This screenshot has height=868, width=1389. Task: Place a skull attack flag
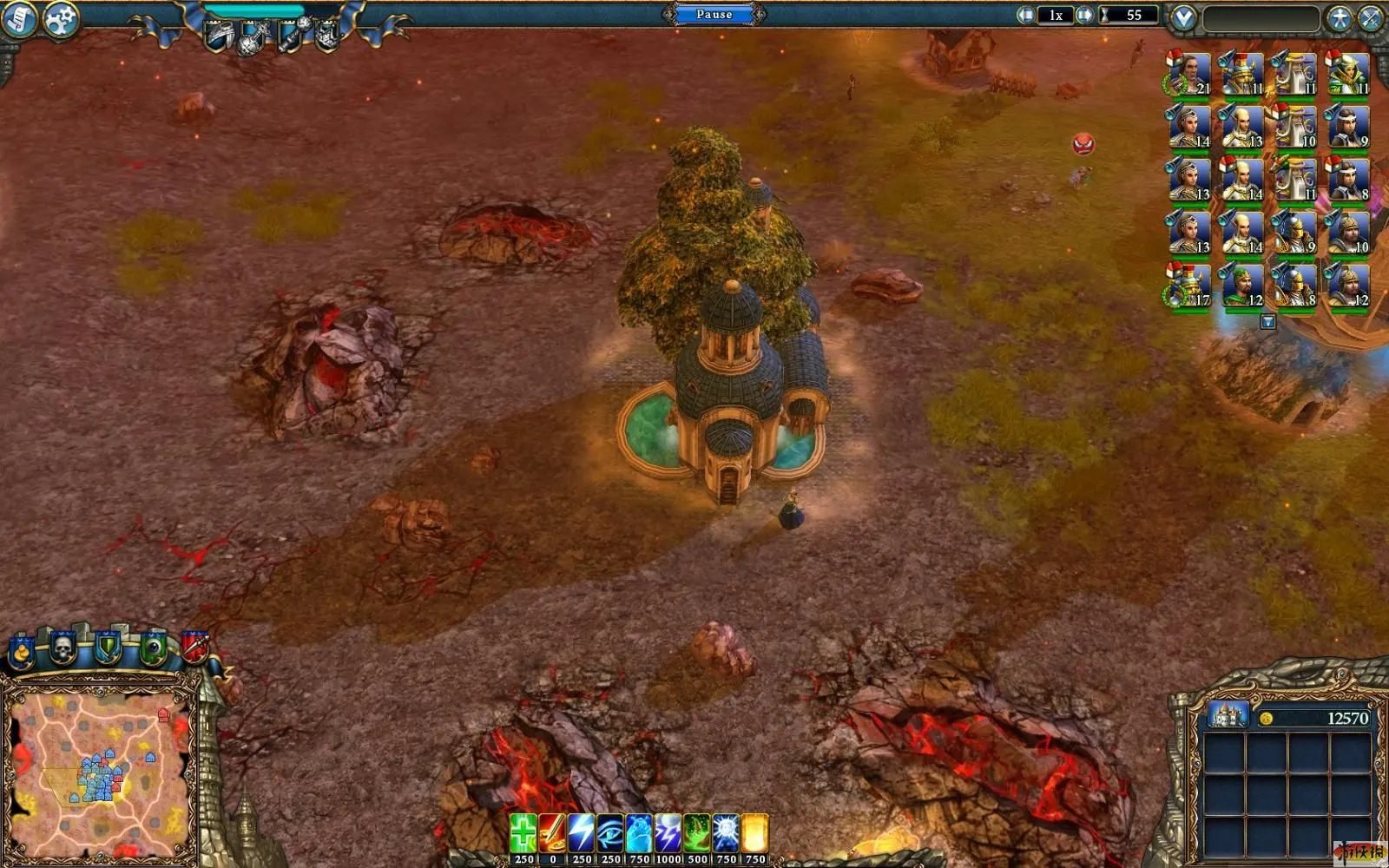click(x=63, y=648)
